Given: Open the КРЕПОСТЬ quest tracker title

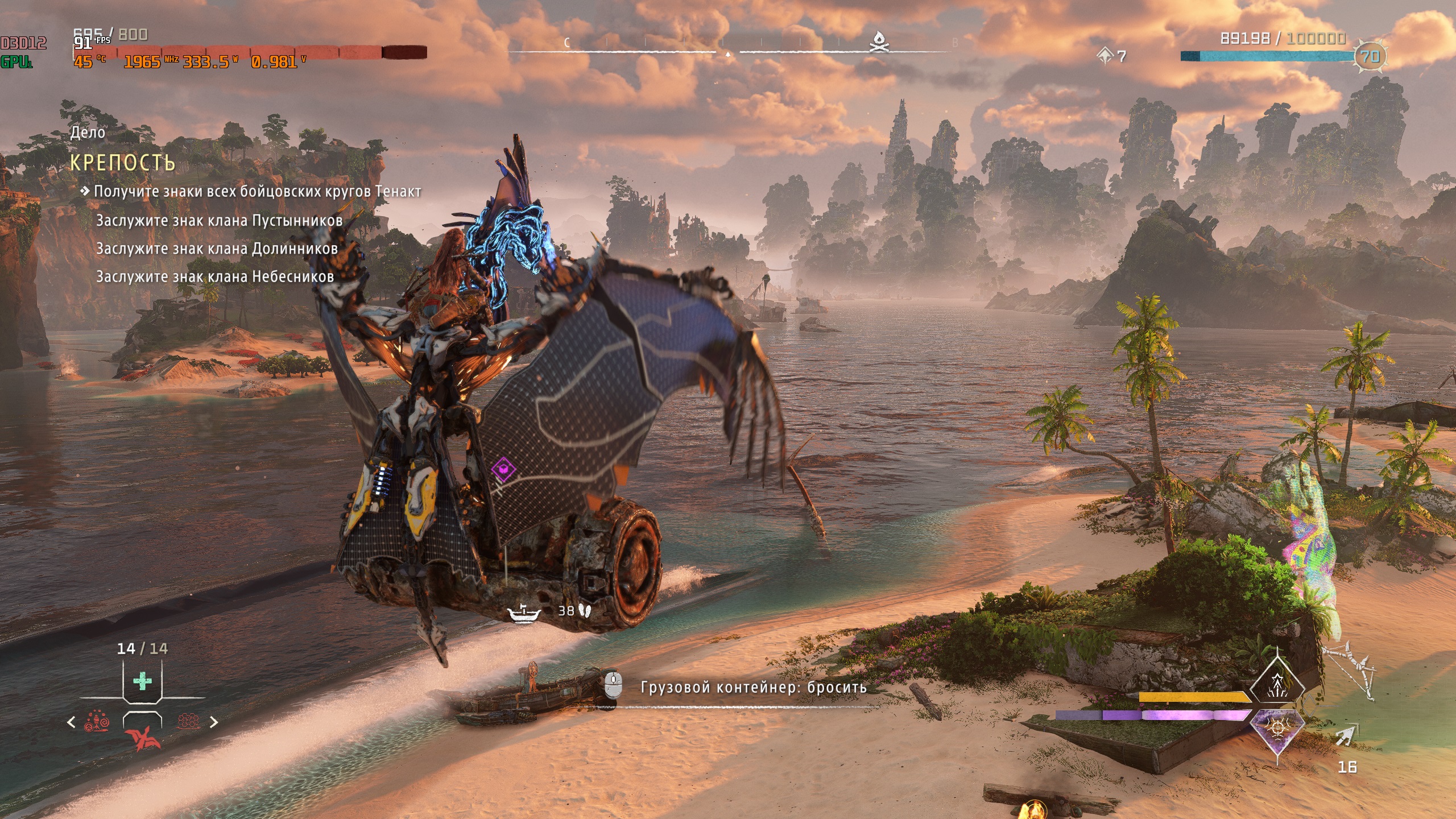Looking at the screenshot, I should tap(123, 163).
